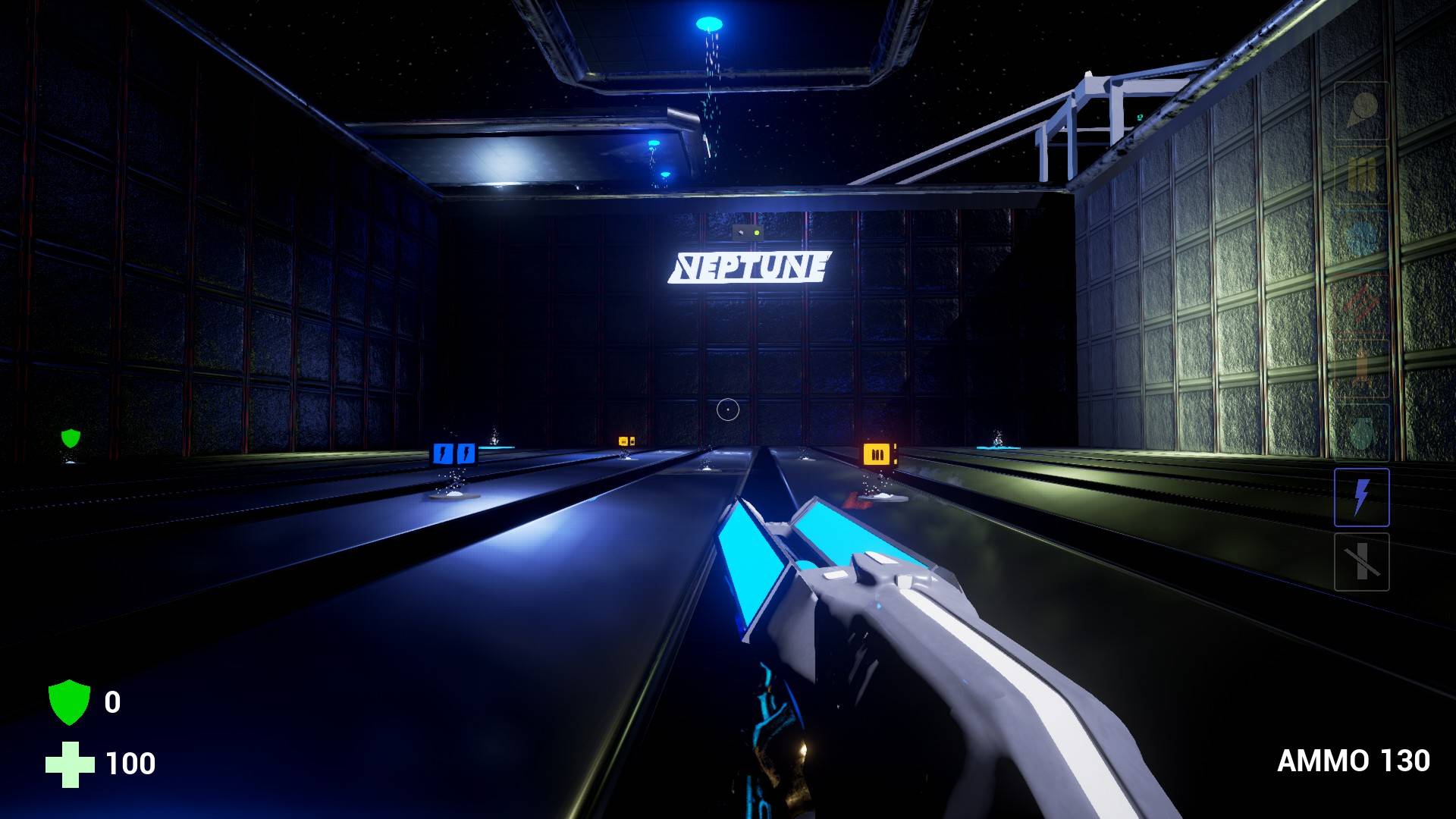The width and height of the screenshot is (1456, 819).
Task: Choose the circle-with-cone weapon slot
Action: (x=1361, y=111)
